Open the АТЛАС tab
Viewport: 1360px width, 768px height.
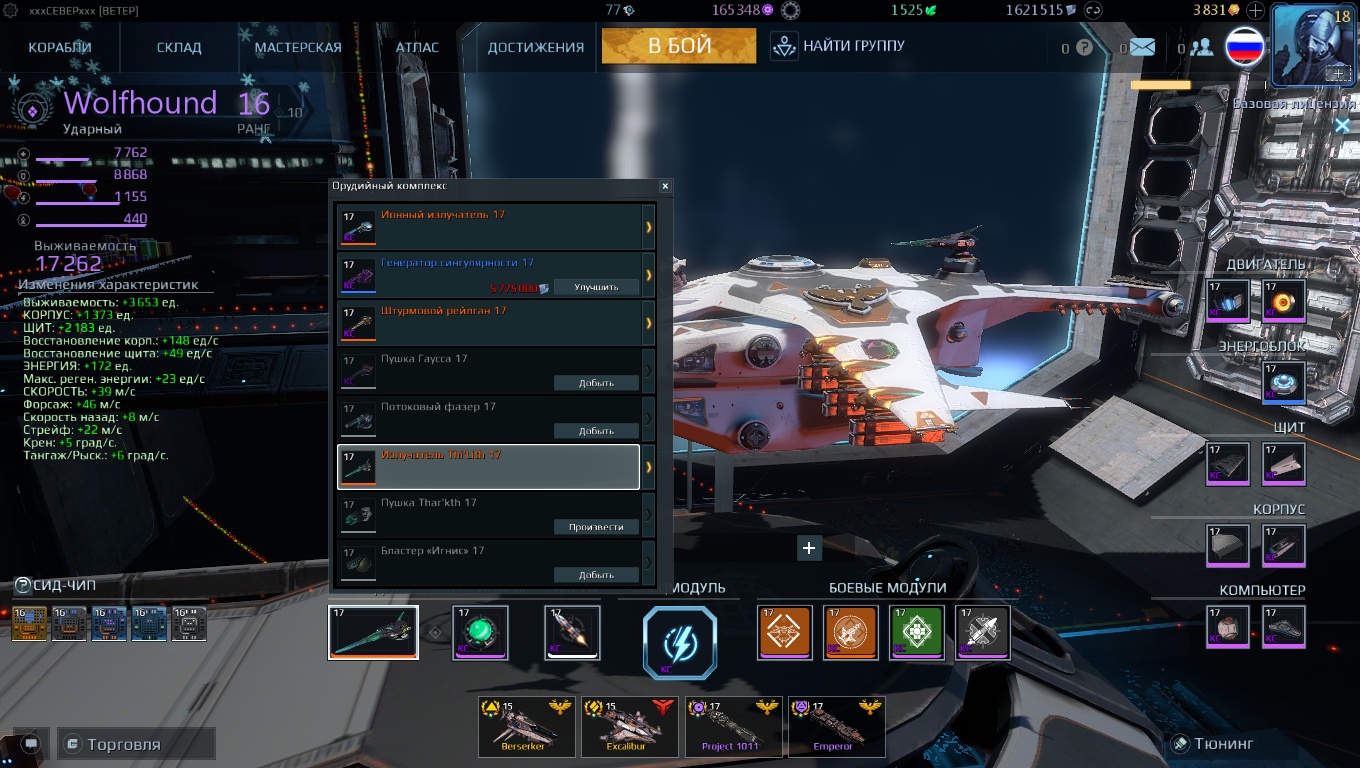(417, 46)
